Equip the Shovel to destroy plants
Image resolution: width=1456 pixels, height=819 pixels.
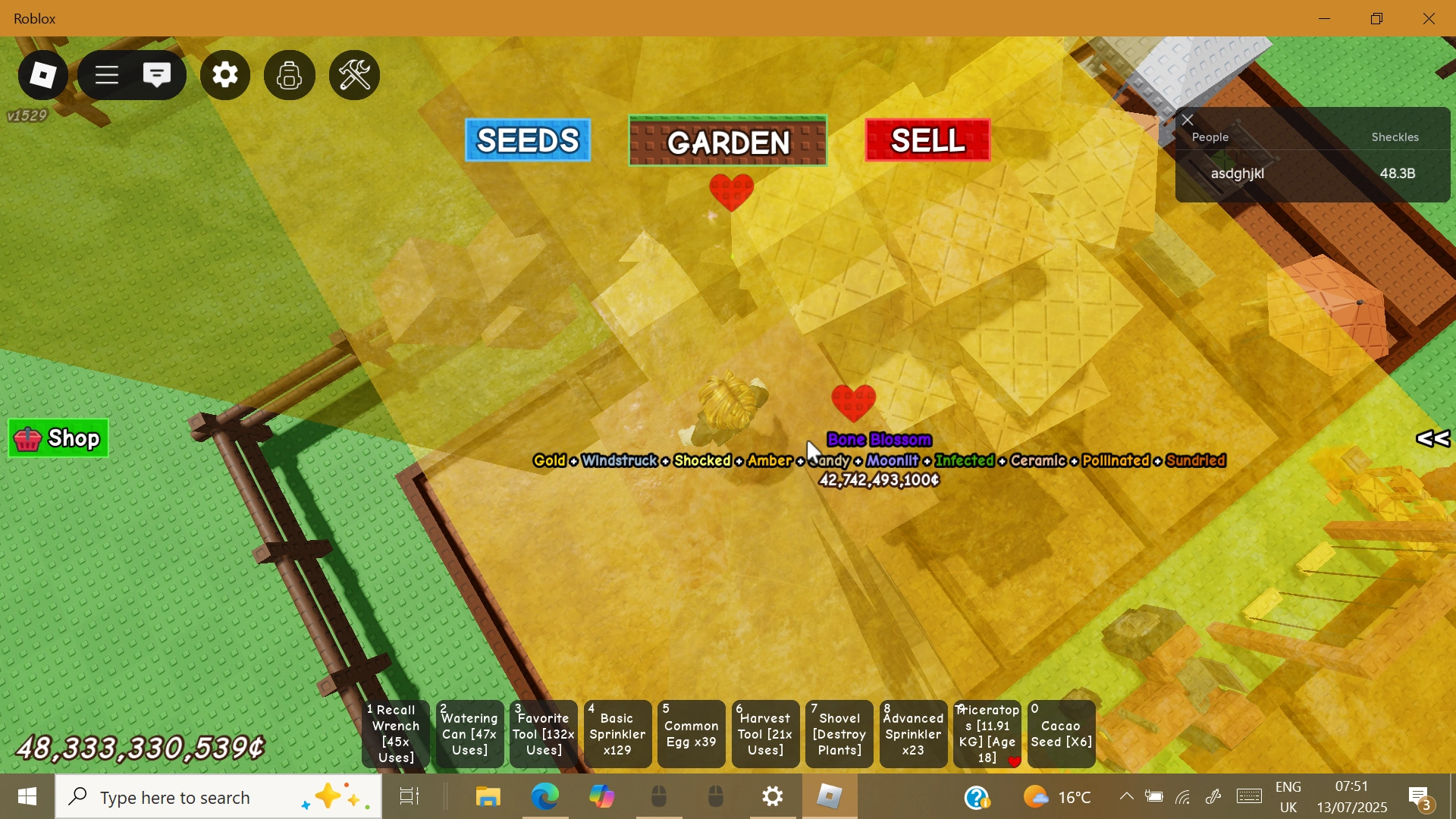839,733
